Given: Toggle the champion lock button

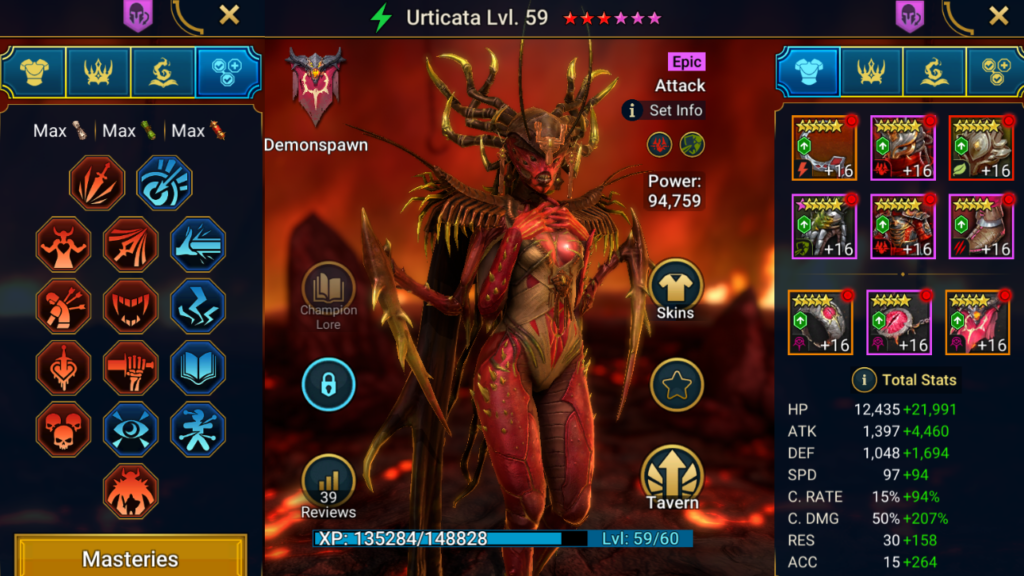Looking at the screenshot, I should pos(329,385).
